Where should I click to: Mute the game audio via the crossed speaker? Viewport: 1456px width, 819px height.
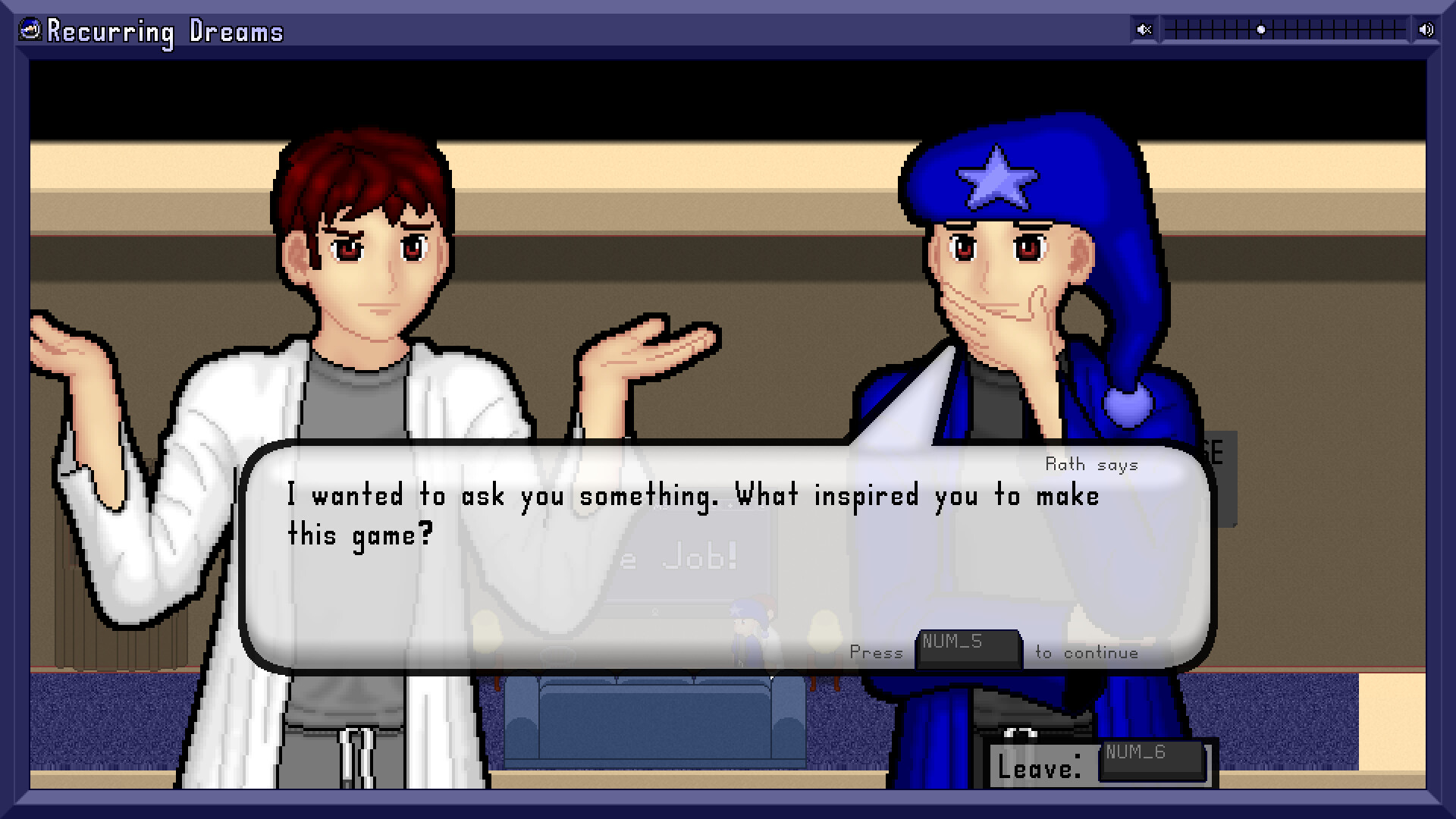(x=1144, y=29)
